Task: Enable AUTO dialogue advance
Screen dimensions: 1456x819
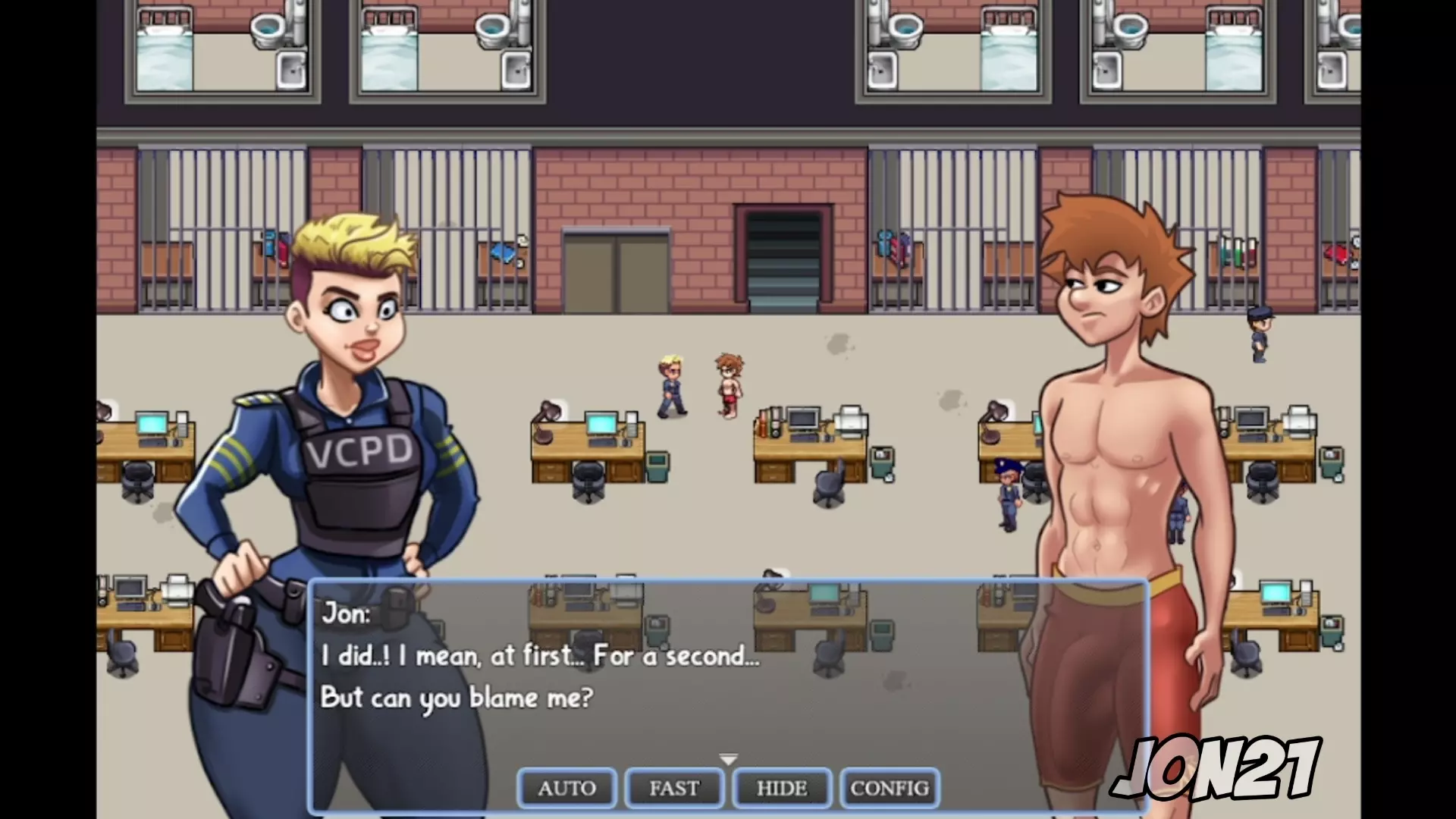Action: [x=566, y=788]
